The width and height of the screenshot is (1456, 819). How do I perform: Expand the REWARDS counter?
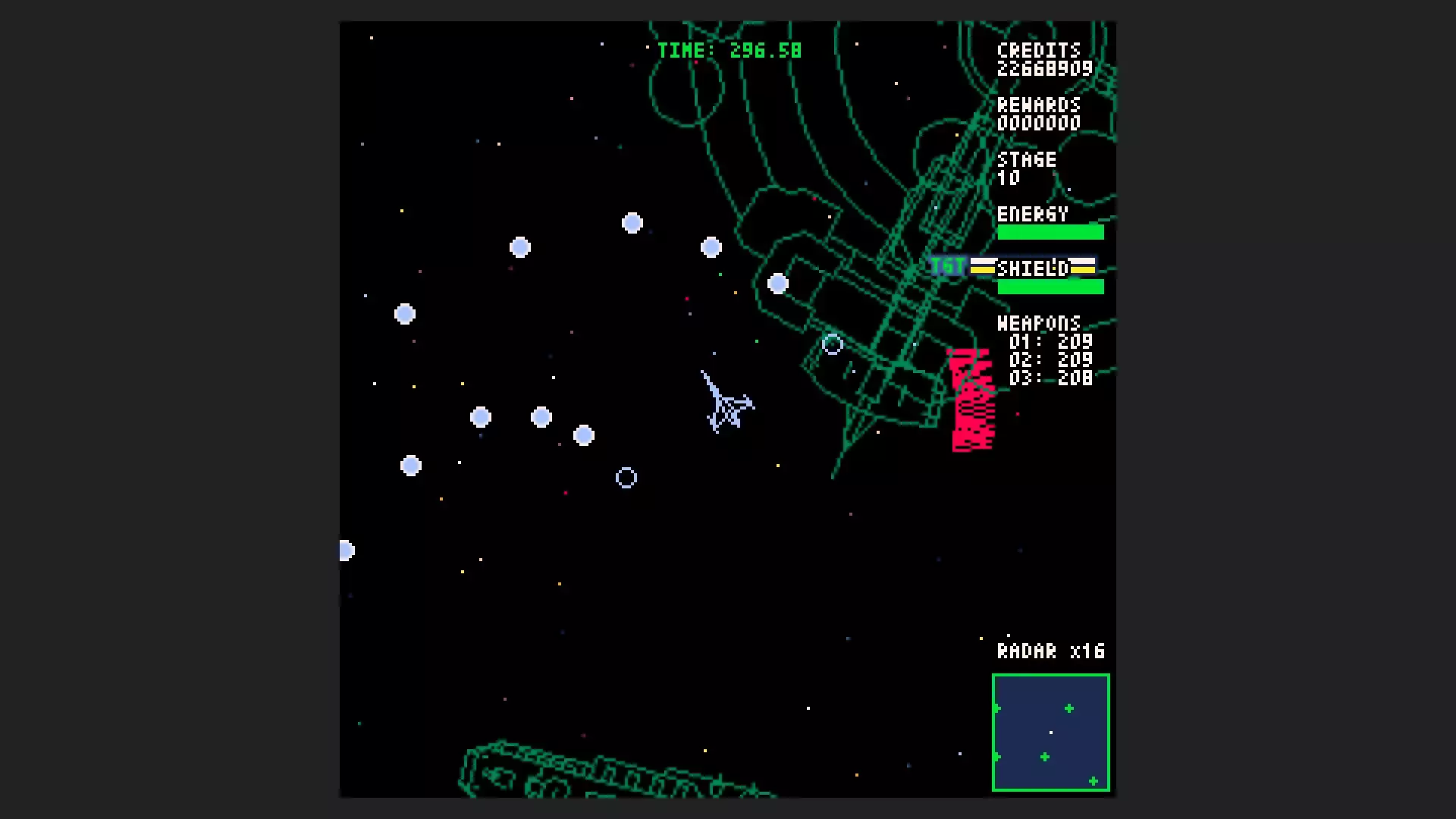tap(1040, 106)
